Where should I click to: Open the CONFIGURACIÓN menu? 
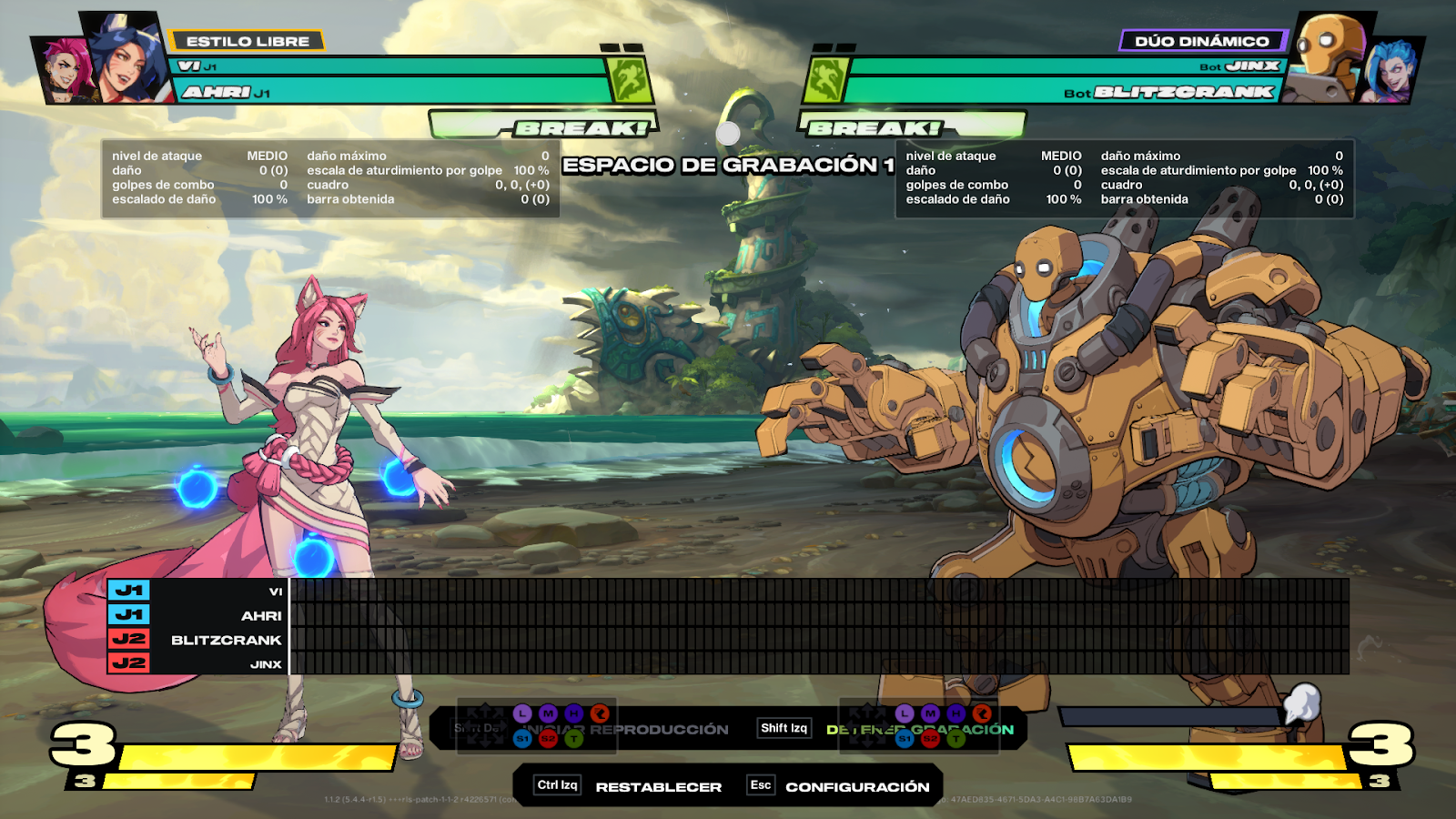(x=856, y=786)
